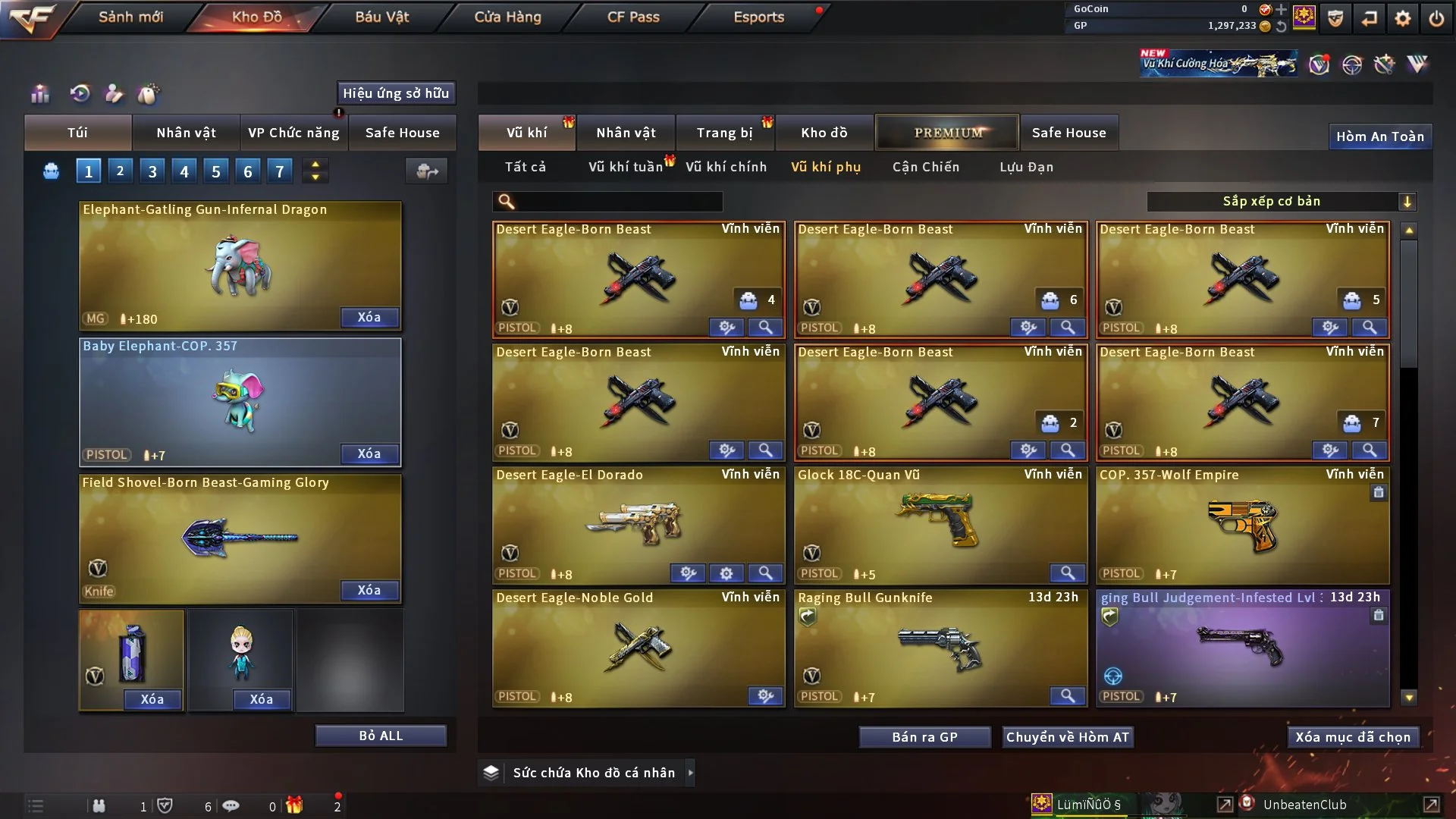Image resolution: width=1456 pixels, height=819 pixels.
Task: Select bag page 3
Action: pos(152,171)
